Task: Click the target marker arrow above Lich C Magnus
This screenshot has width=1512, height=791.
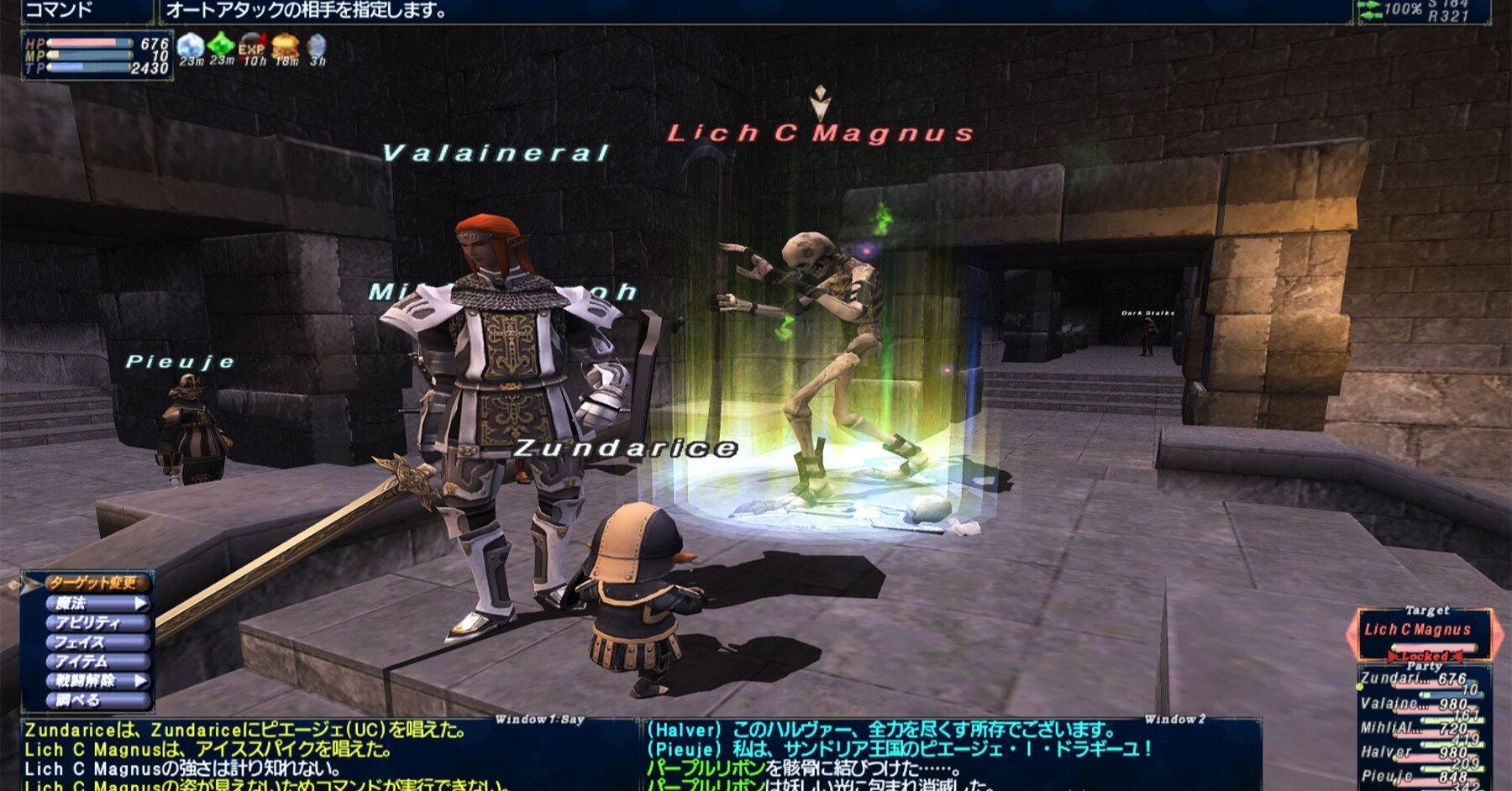Action: click(819, 97)
